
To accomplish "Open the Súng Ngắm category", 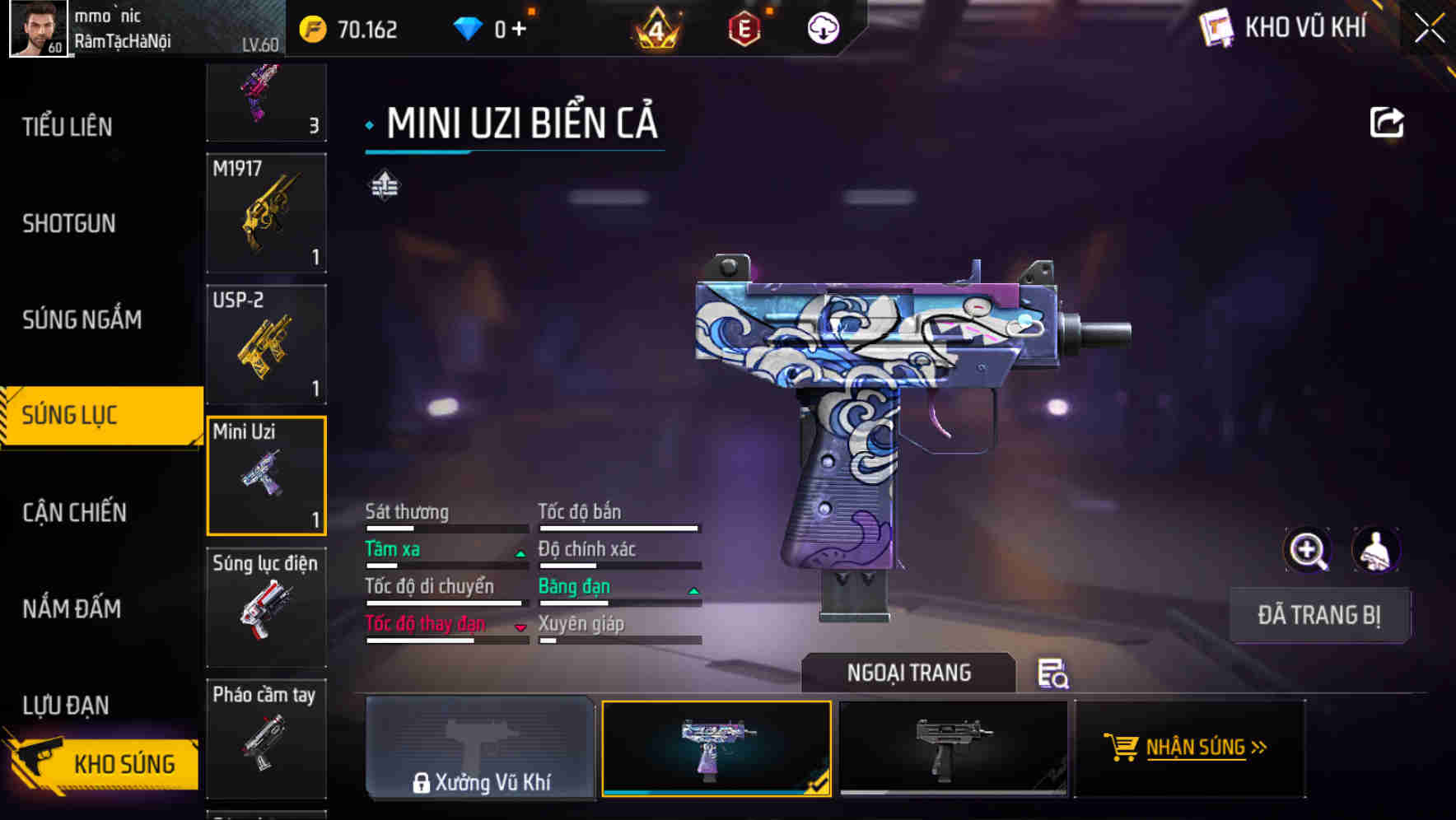I will coord(82,319).
